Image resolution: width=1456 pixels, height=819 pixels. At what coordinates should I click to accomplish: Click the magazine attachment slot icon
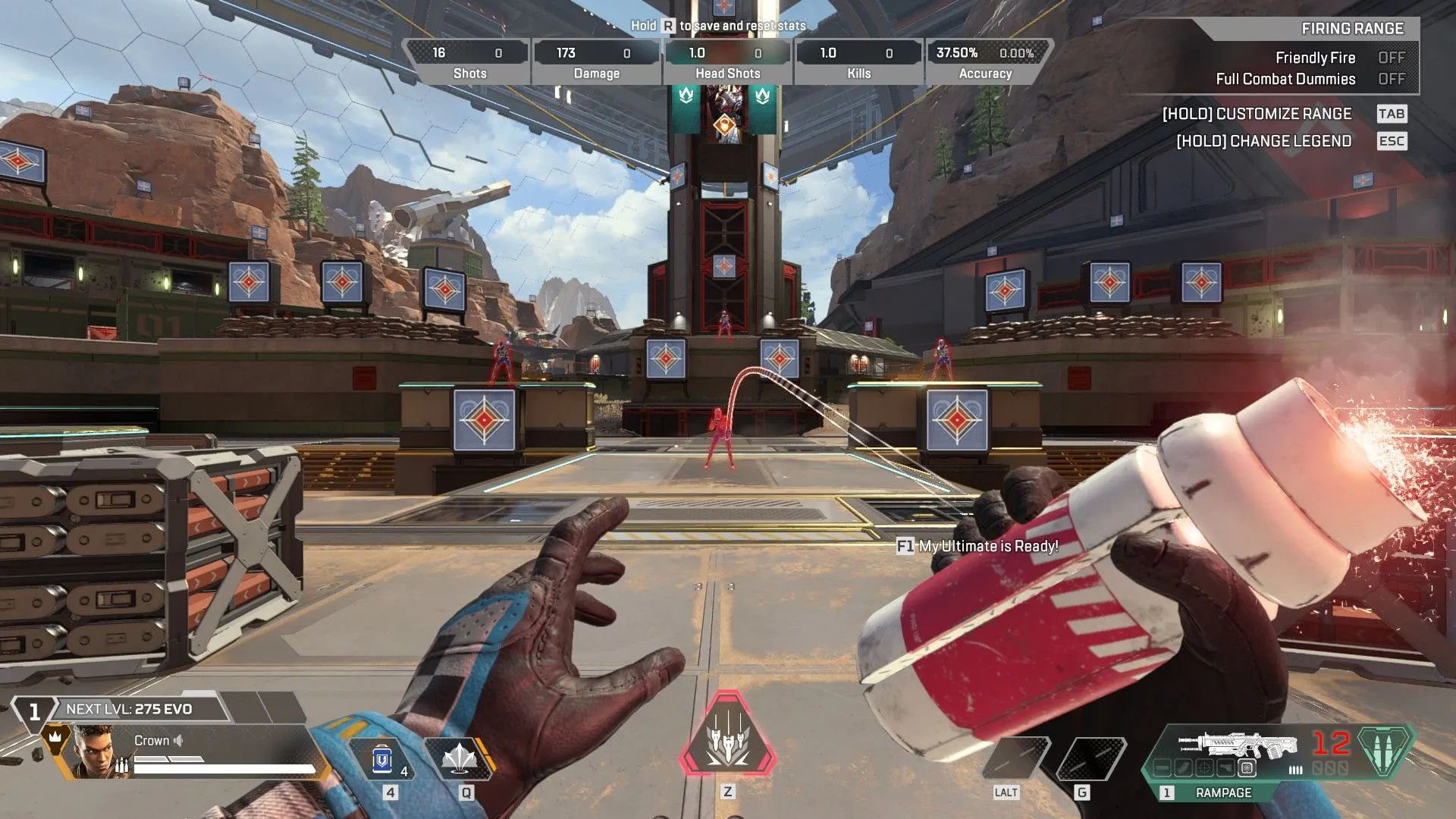(1182, 768)
